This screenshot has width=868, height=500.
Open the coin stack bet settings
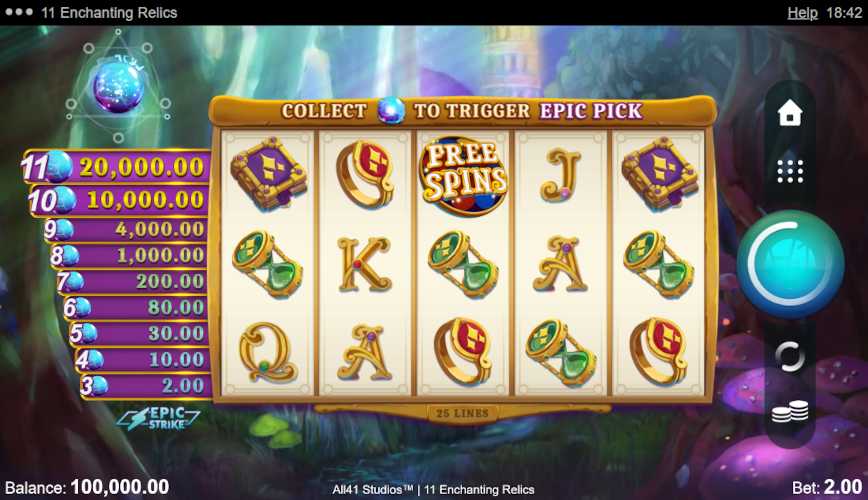(790, 412)
